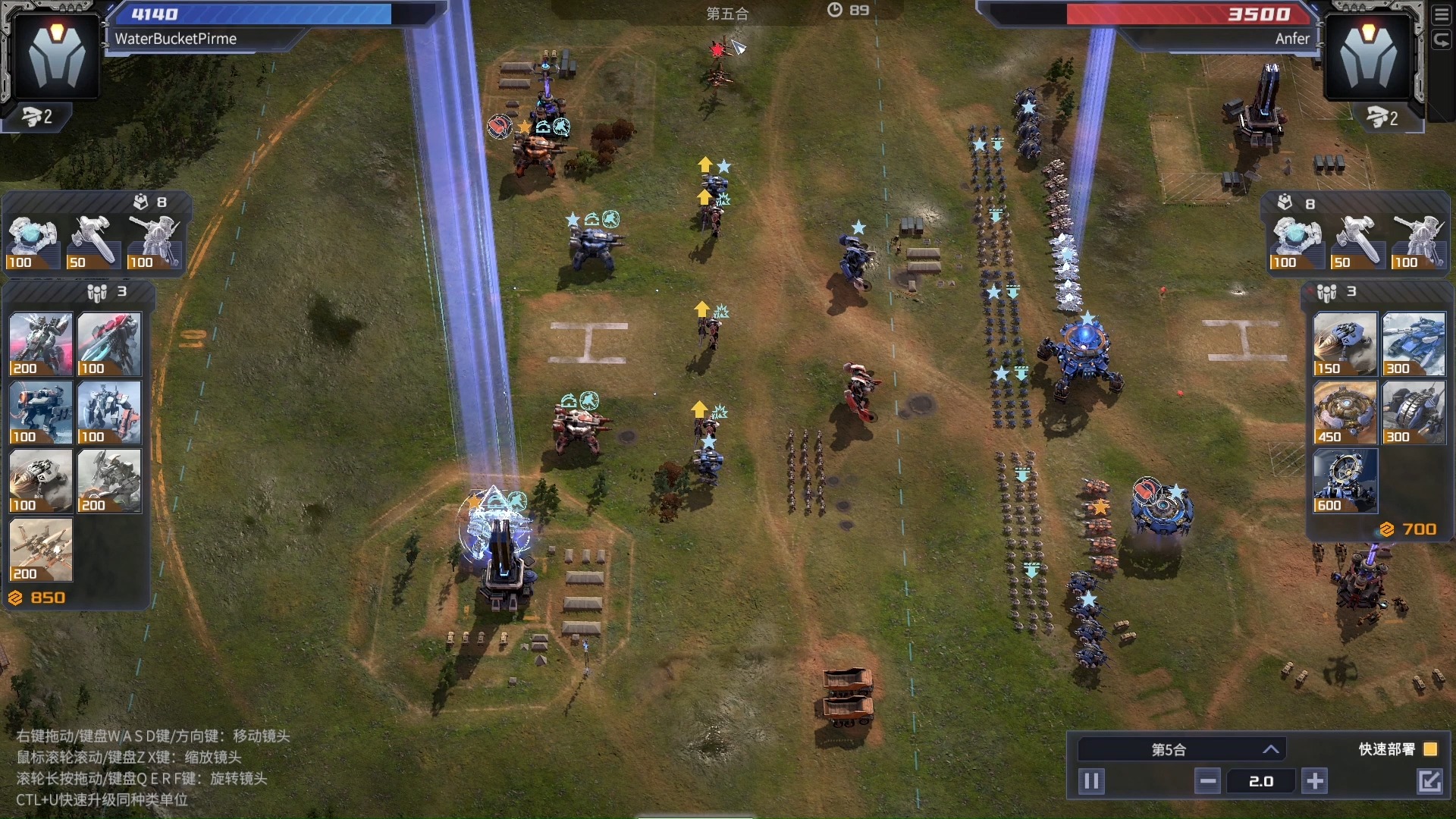Image resolution: width=1456 pixels, height=819 pixels.
Task: Pick the 600-cost unit card
Action: tap(1345, 482)
